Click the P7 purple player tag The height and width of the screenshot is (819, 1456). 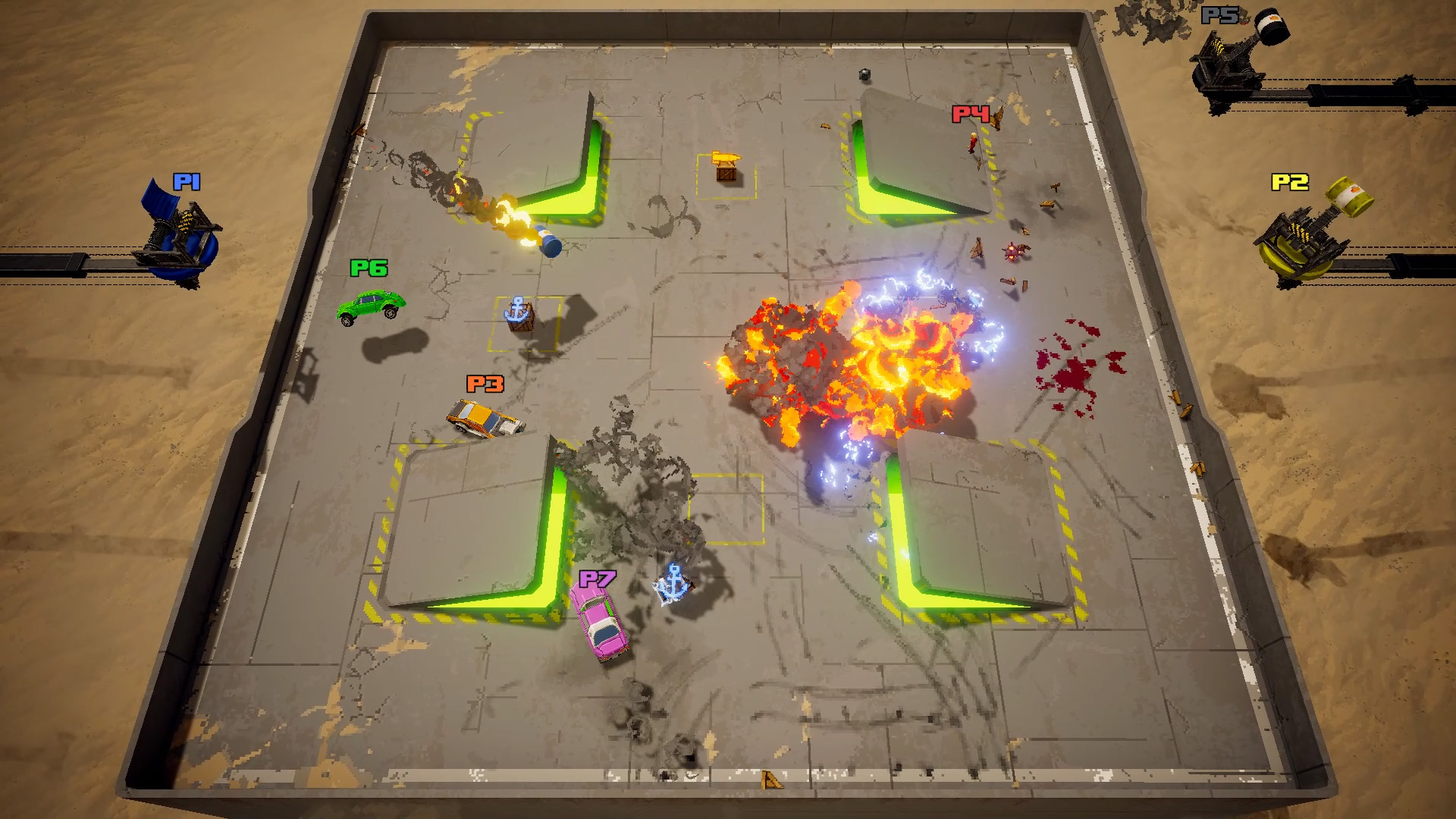click(x=598, y=577)
